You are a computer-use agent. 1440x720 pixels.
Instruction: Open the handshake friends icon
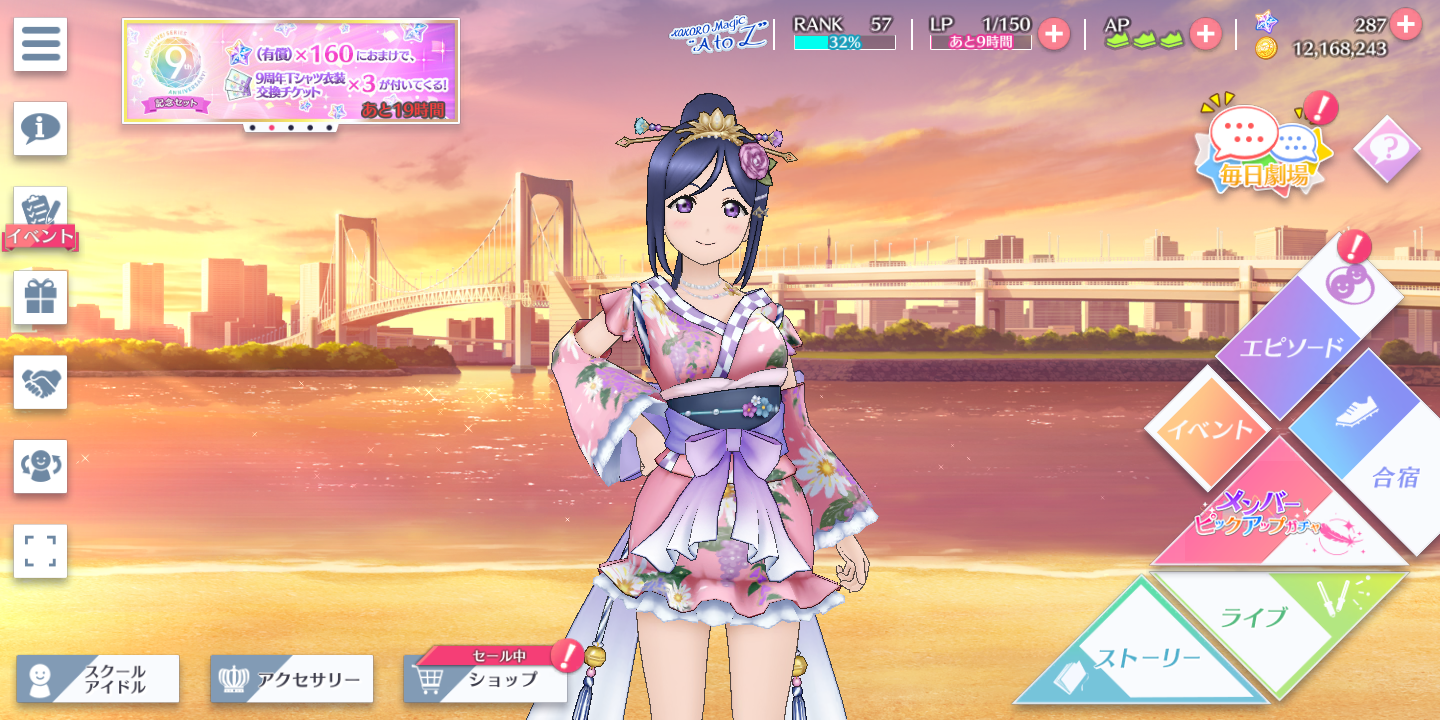pyautogui.click(x=40, y=382)
